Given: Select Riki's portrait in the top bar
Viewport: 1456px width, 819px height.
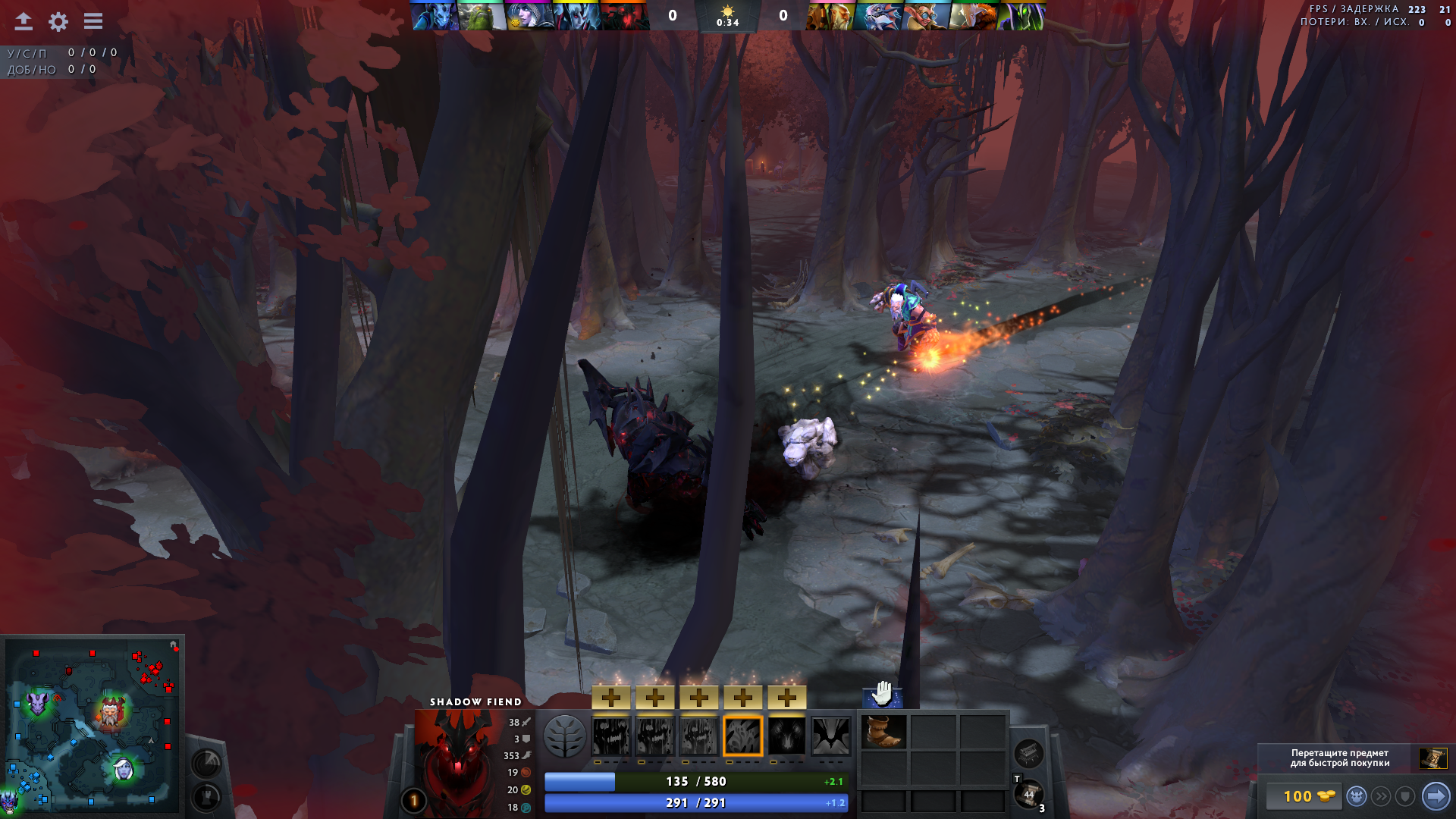Looking at the screenshot, I should click(x=435, y=17).
